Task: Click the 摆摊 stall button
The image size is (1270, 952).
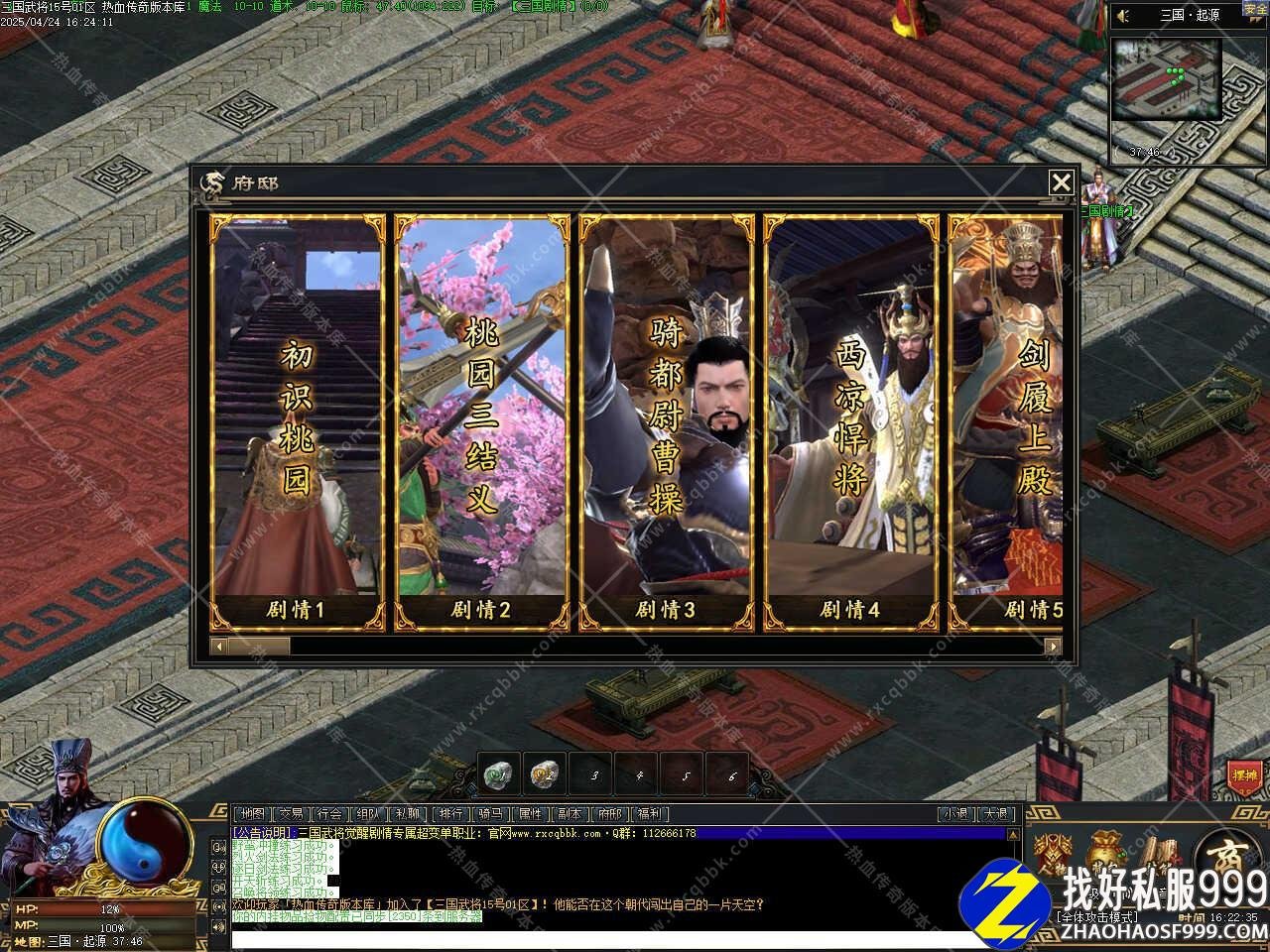Action: [x=1243, y=773]
